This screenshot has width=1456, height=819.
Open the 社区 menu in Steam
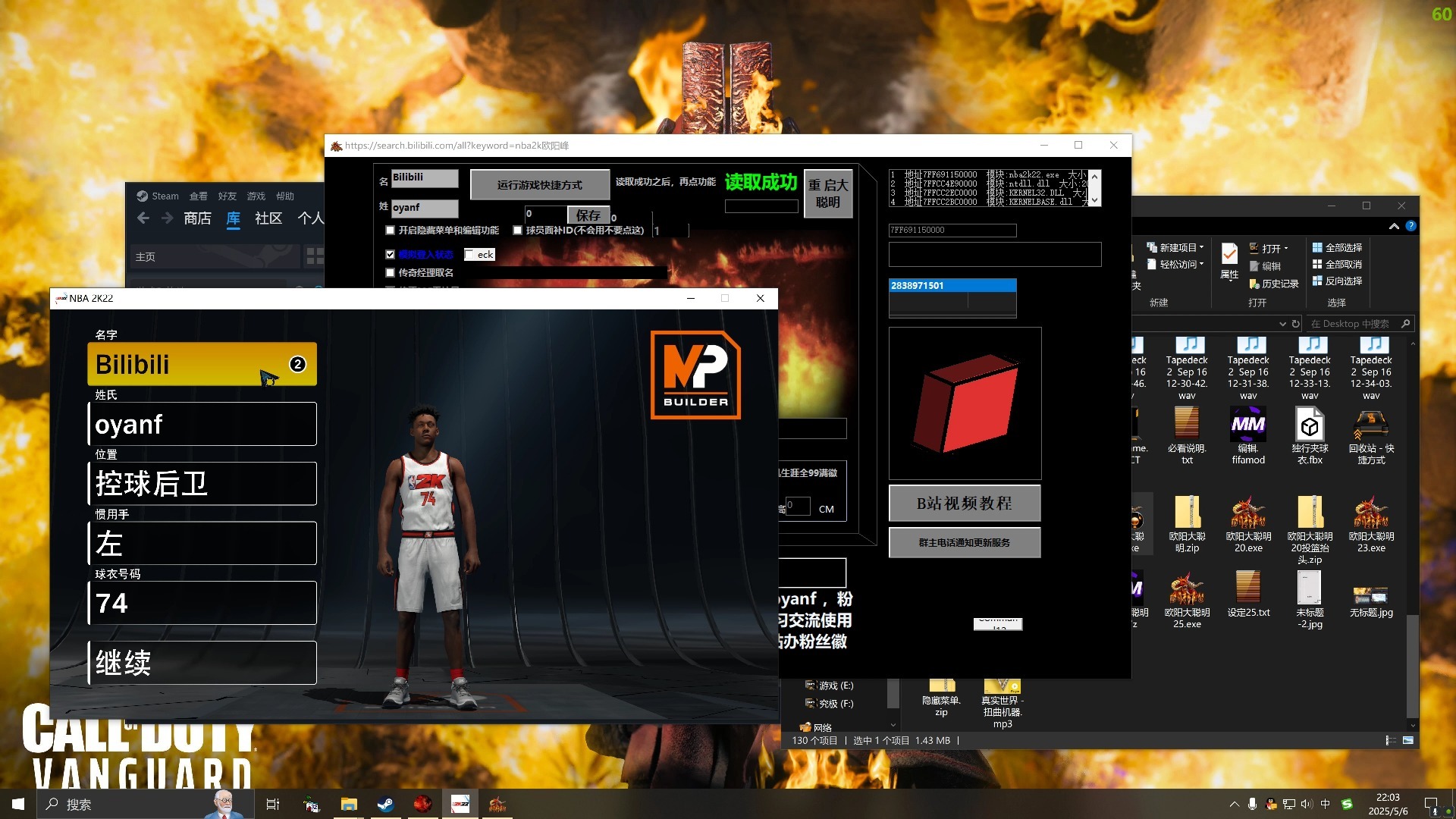click(267, 218)
